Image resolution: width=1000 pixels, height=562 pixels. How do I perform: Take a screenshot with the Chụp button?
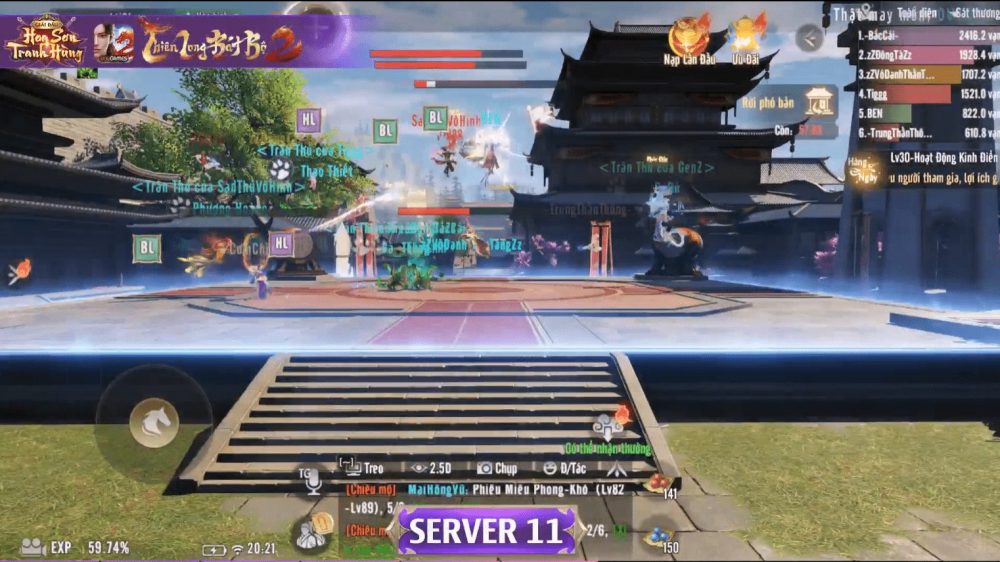tap(497, 467)
